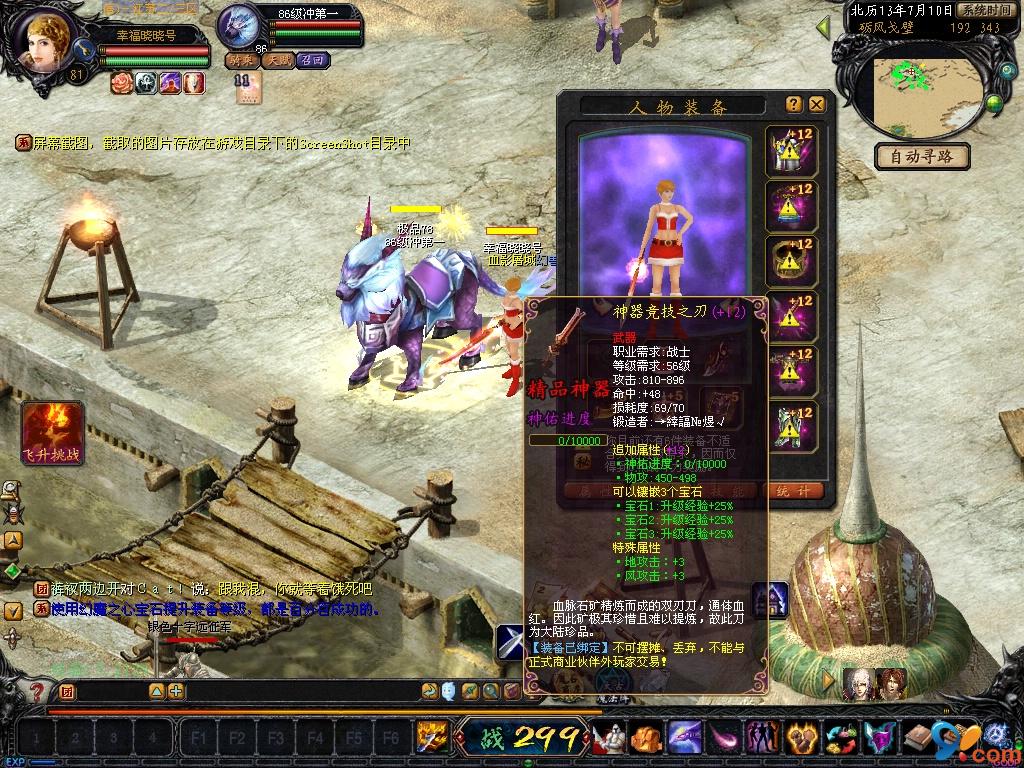Click the red question mark help button
This screenshot has height=768, width=1024.
37,691
